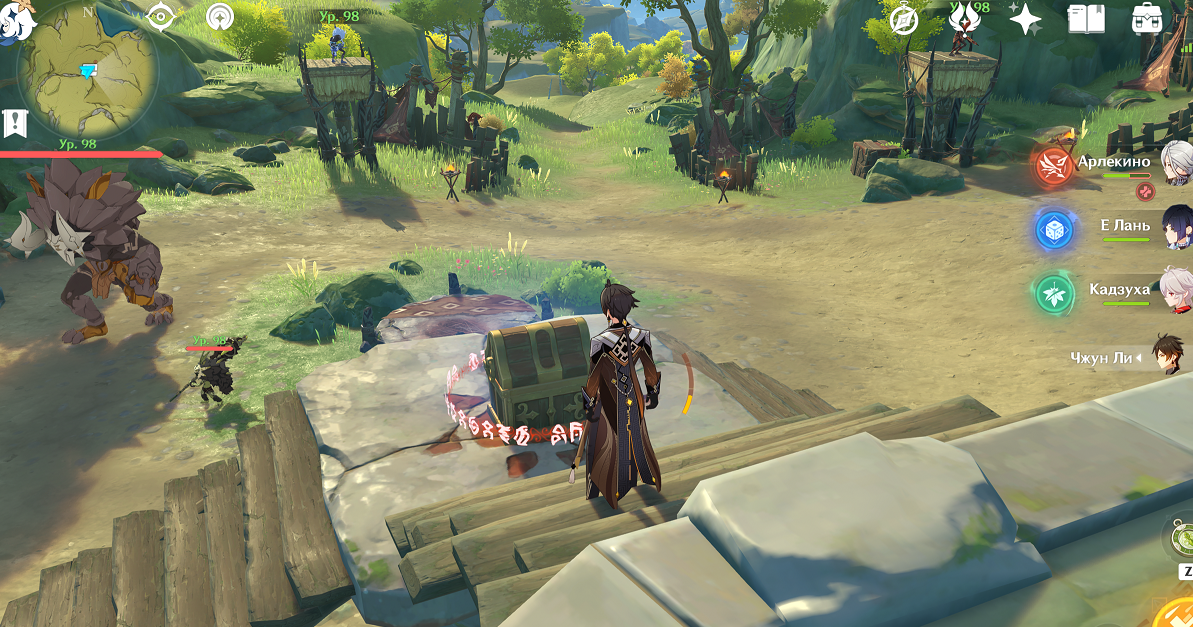Open the backpack inventory icon
The height and width of the screenshot is (627, 1193).
pos(1146,19)
